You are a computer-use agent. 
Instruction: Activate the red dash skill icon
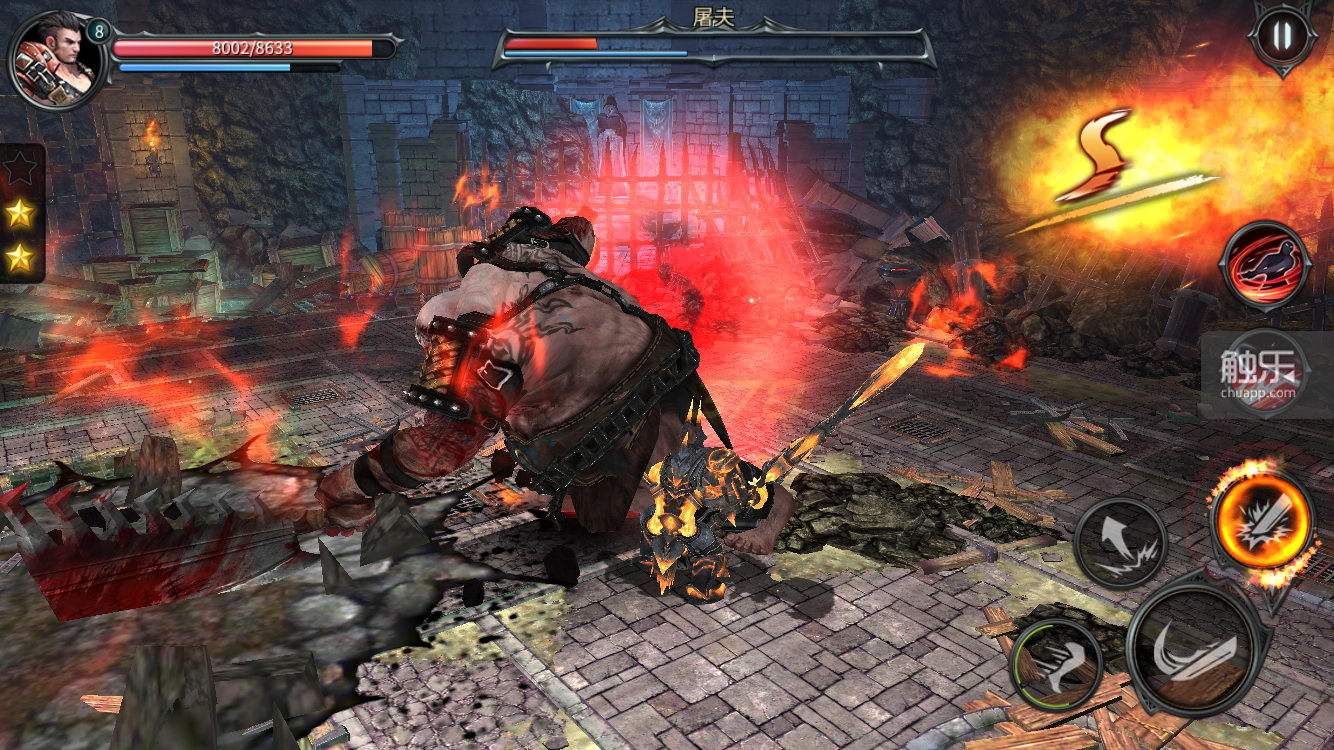pyautogui.click(x=1266, y=266)
